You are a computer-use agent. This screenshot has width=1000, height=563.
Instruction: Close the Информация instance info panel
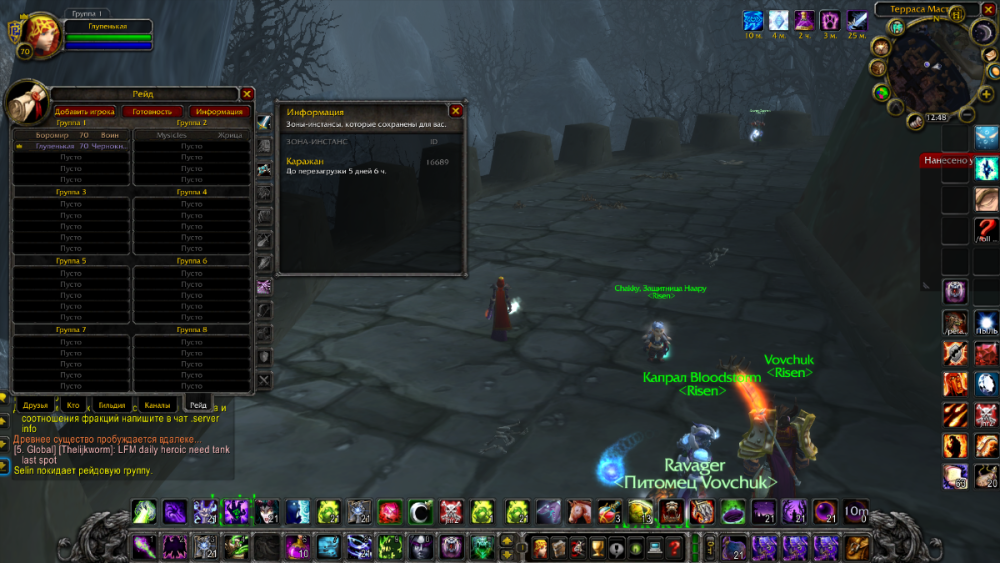456,111
